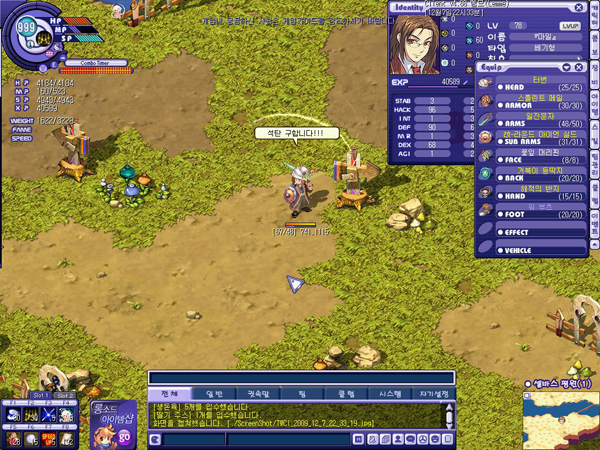Screen dimensions: 600x450
Task: Use the SPEED UP item in the hotbar
Action: (x=48, y=437)
